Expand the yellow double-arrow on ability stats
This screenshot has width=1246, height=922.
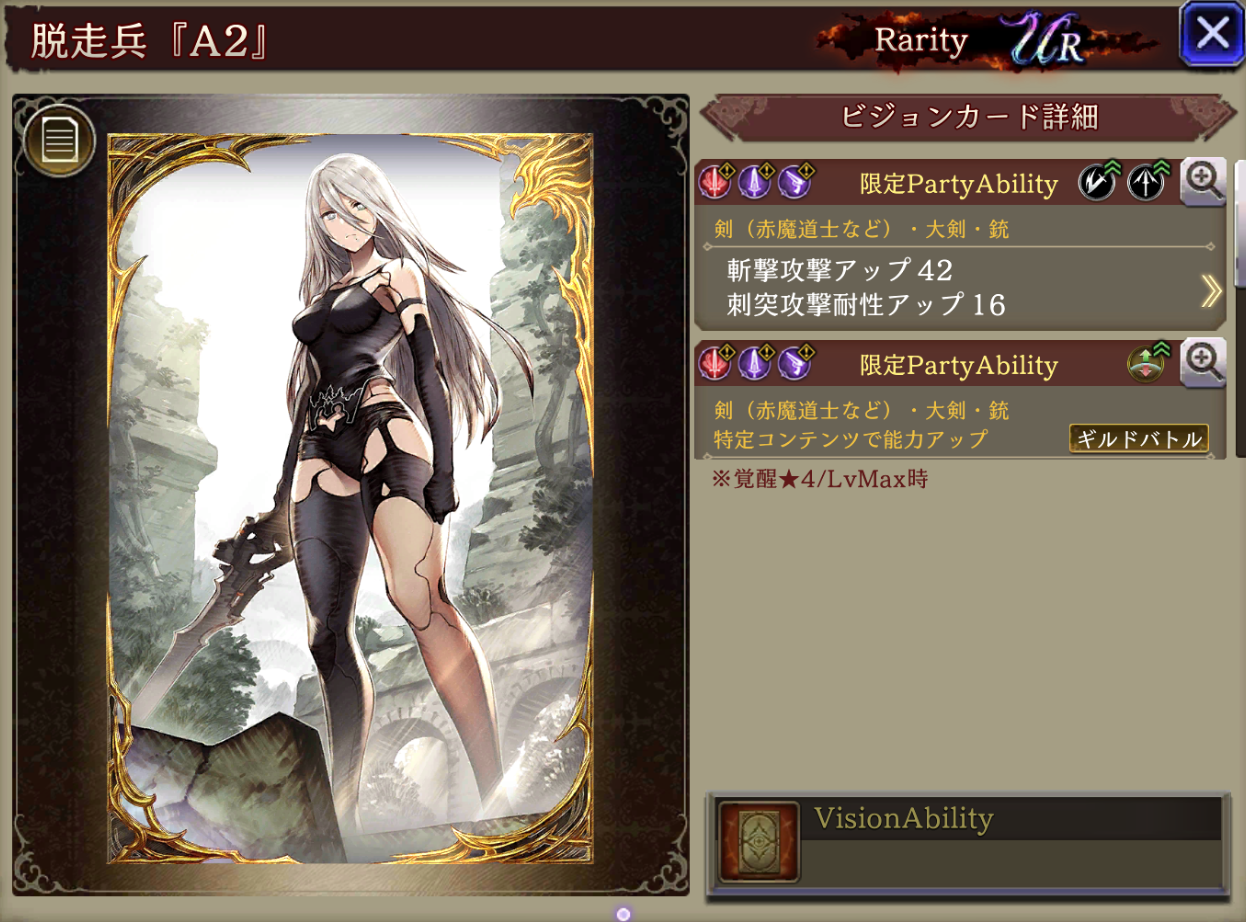[1210, 291]
